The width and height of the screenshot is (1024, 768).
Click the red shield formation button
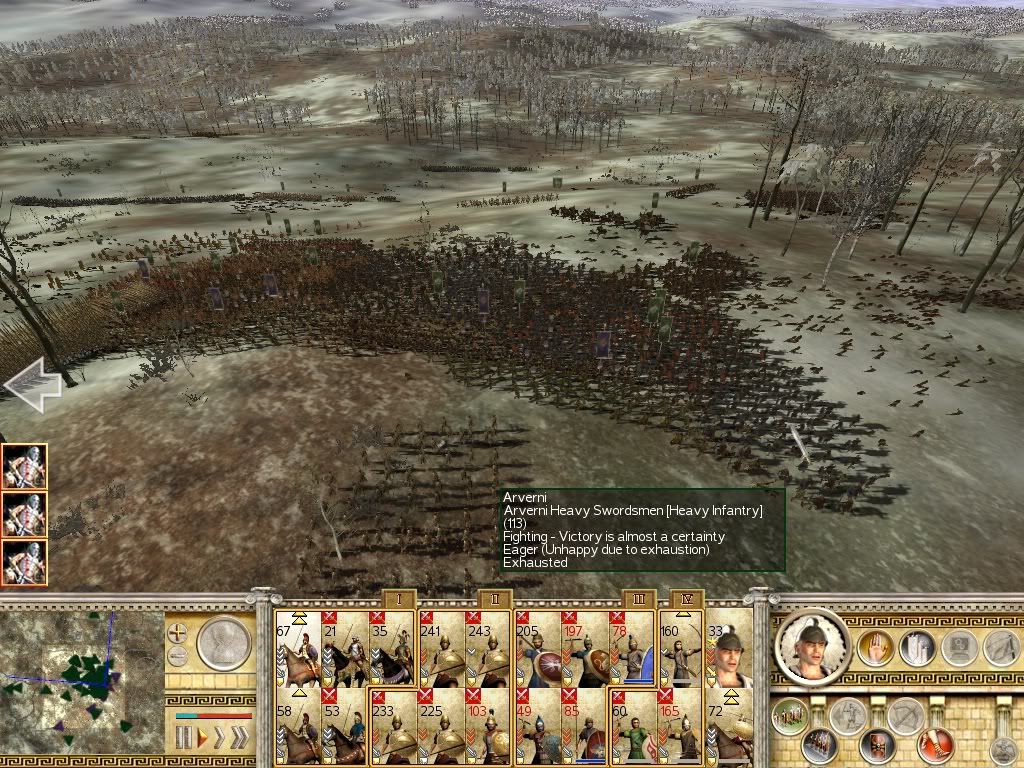click(x=880, y=746)
